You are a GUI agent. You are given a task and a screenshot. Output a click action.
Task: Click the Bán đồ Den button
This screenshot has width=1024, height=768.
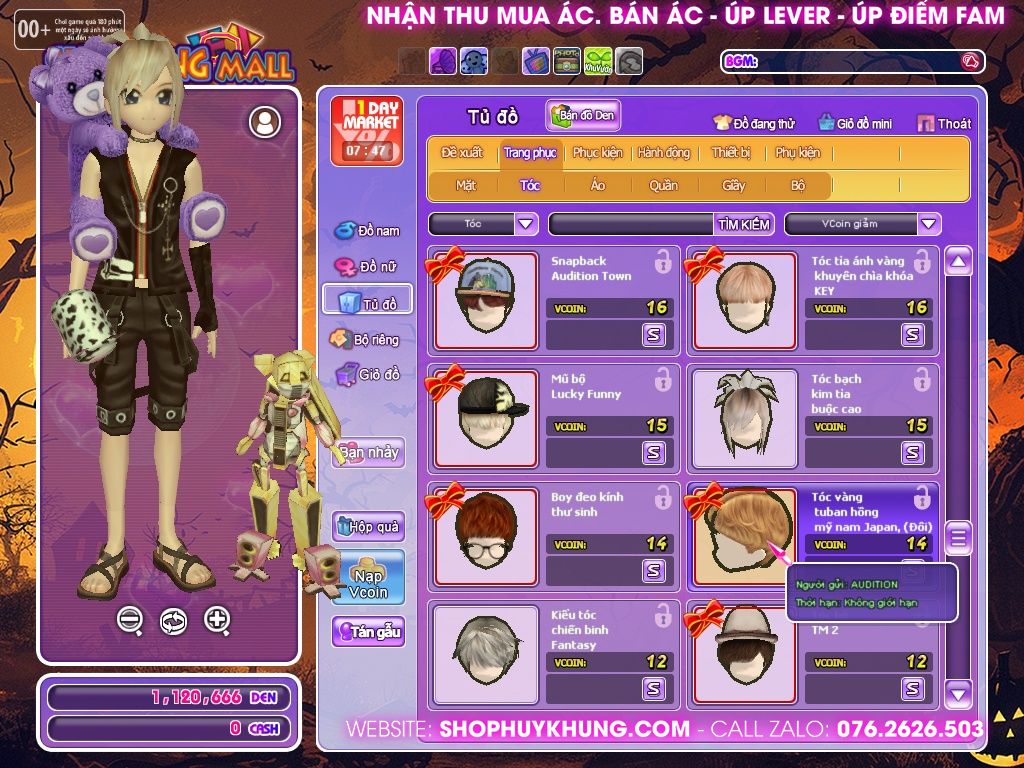584,116
